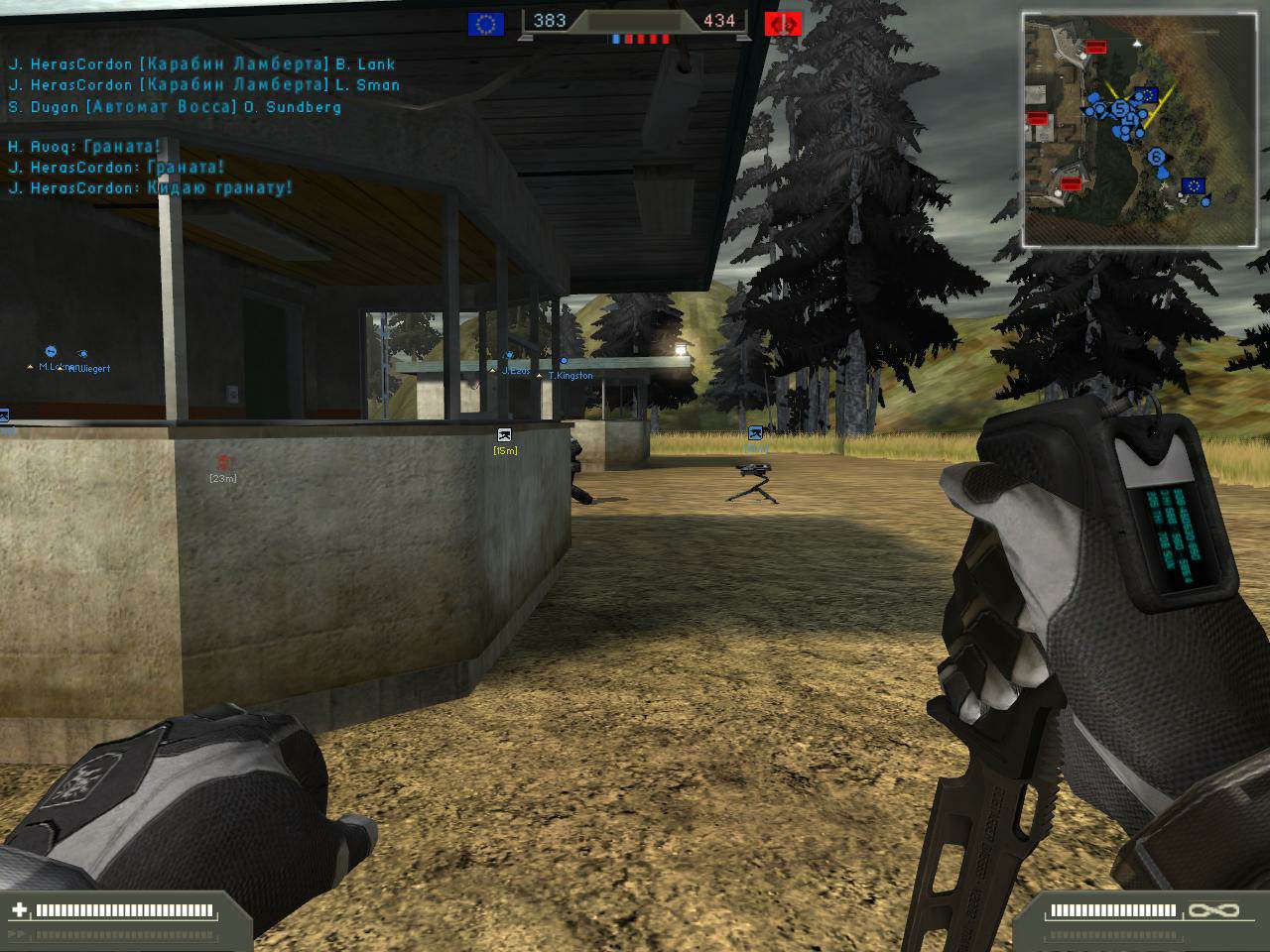Click control point 5 on the minimap
Viewport: 1270px width, 952px height.
pyautogui.click(x=1120, y=108)
